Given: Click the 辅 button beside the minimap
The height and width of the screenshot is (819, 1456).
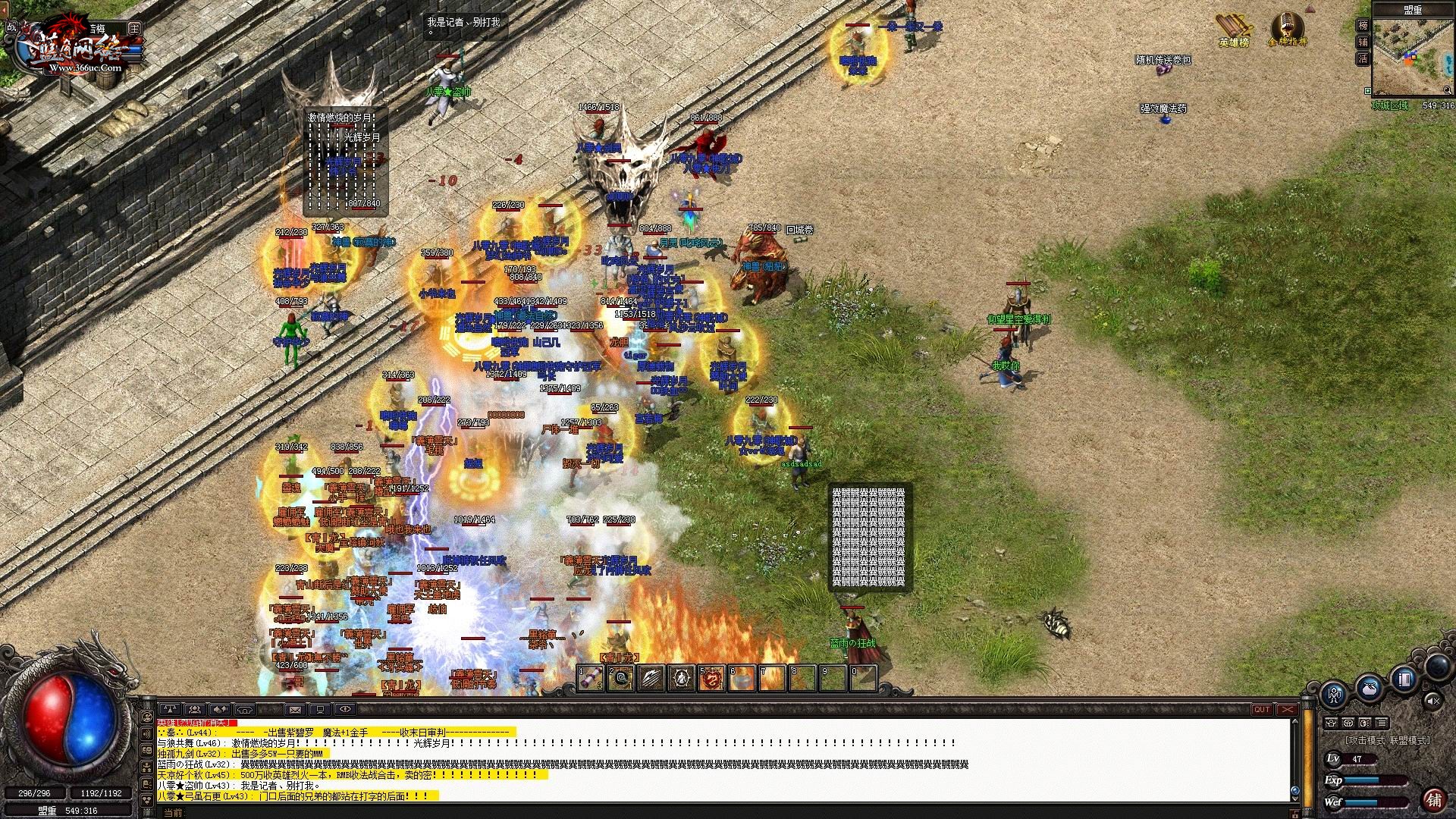Looking at the screenshot, I should (1363, 42).
